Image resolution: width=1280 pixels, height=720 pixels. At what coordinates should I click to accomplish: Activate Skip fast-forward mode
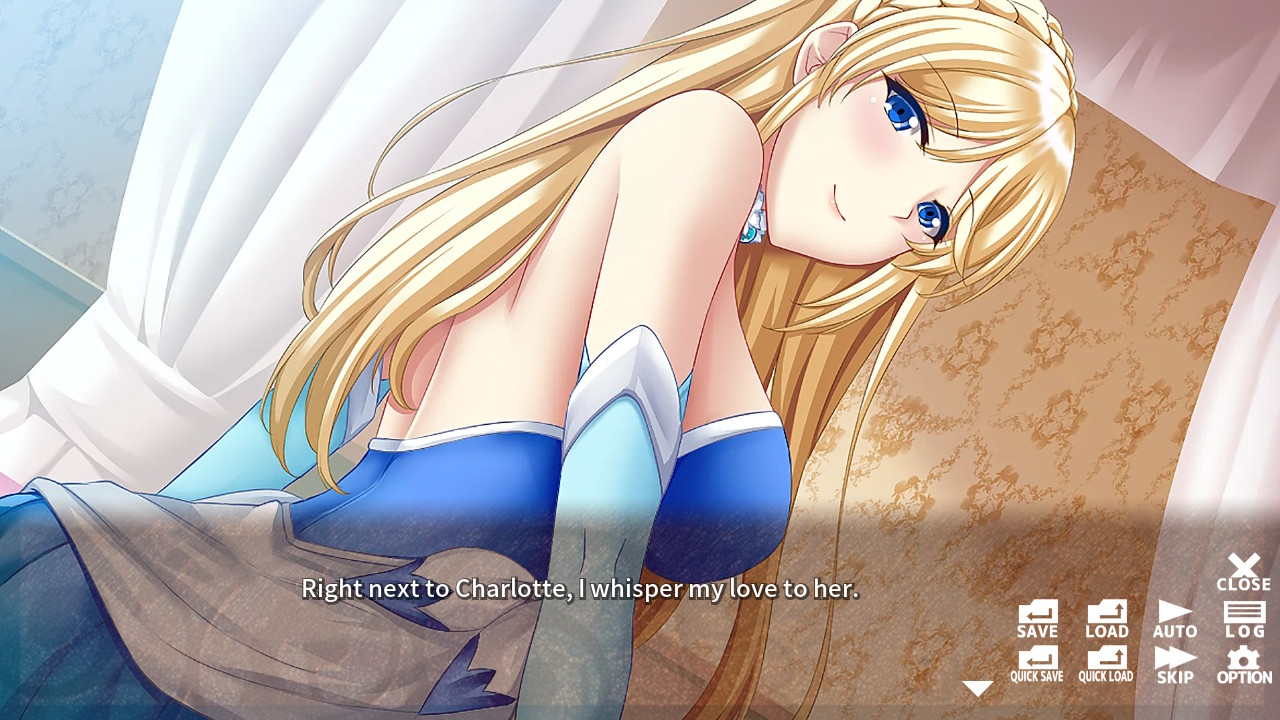(x=1175, y=663)
